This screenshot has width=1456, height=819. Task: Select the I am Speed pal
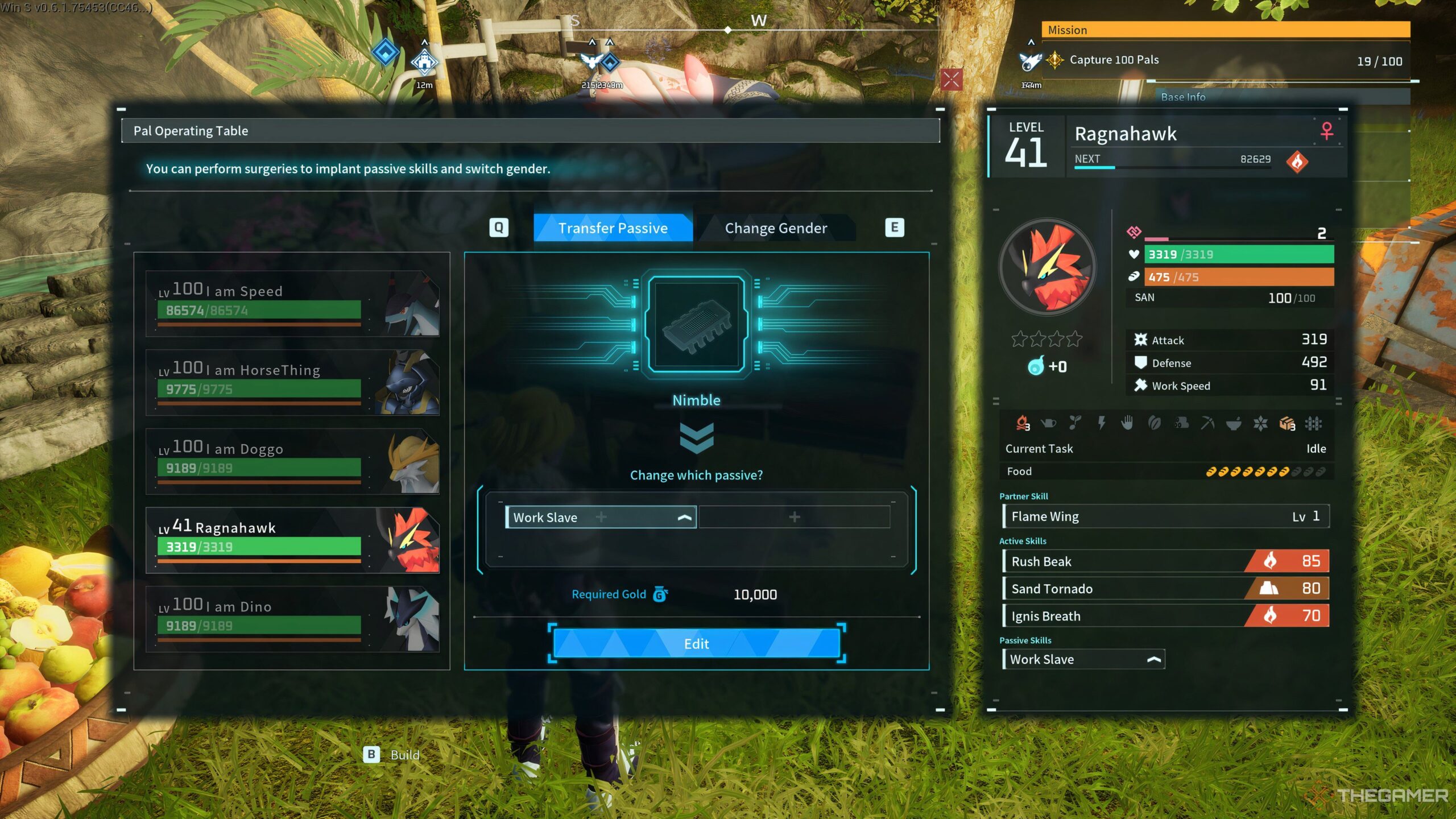[x=292, y=304]
